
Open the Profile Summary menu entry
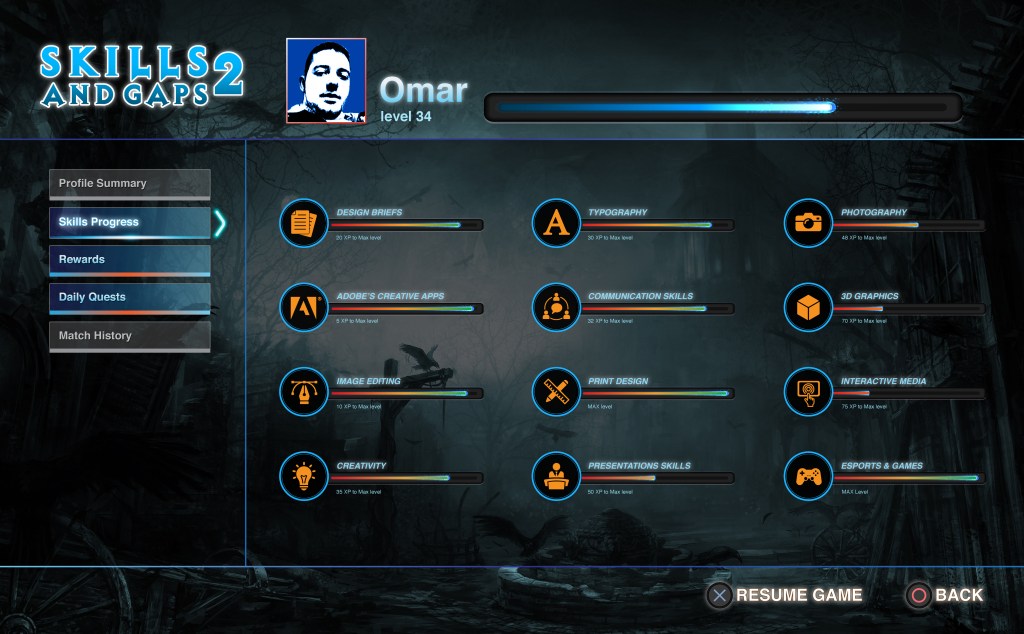pyautogui.click(x=129, y=184)
